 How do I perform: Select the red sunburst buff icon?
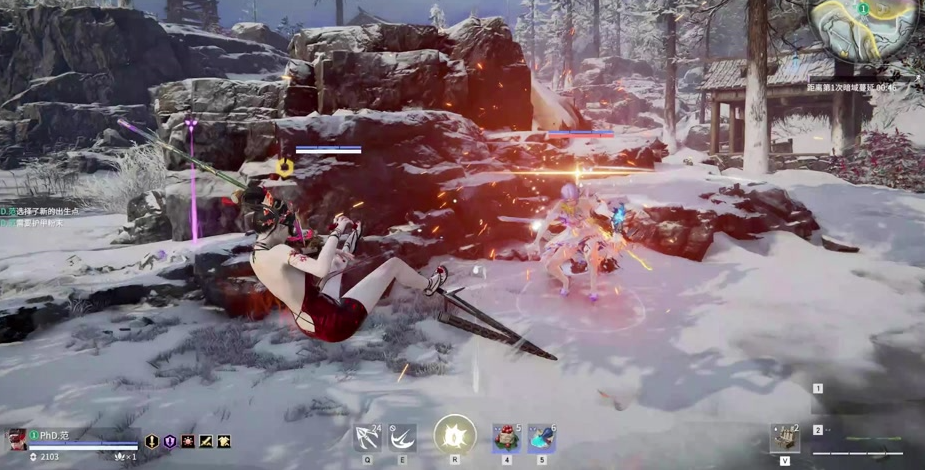click(188, 441)
